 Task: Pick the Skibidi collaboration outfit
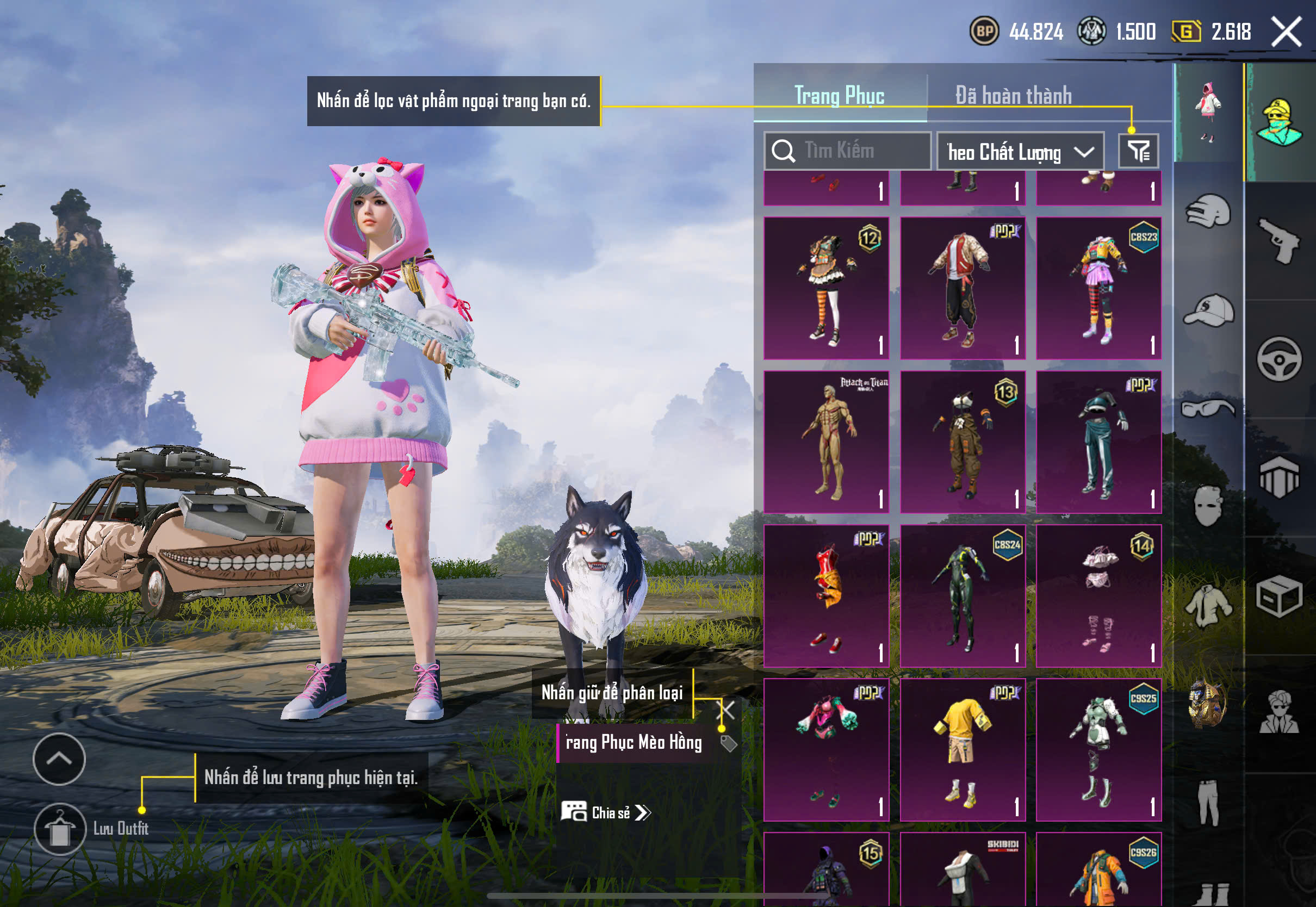pos(963,868)
